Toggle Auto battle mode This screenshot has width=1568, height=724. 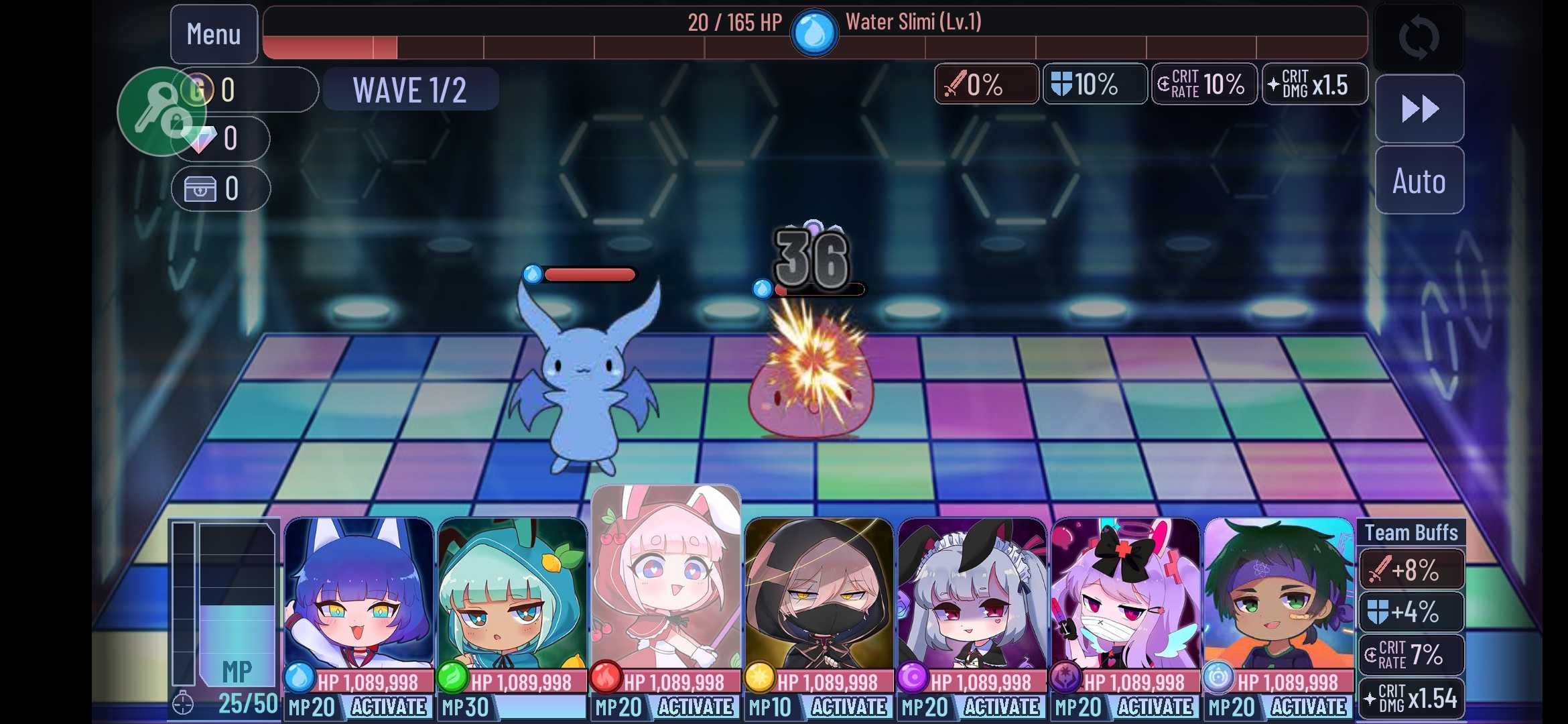(1419, 181)
